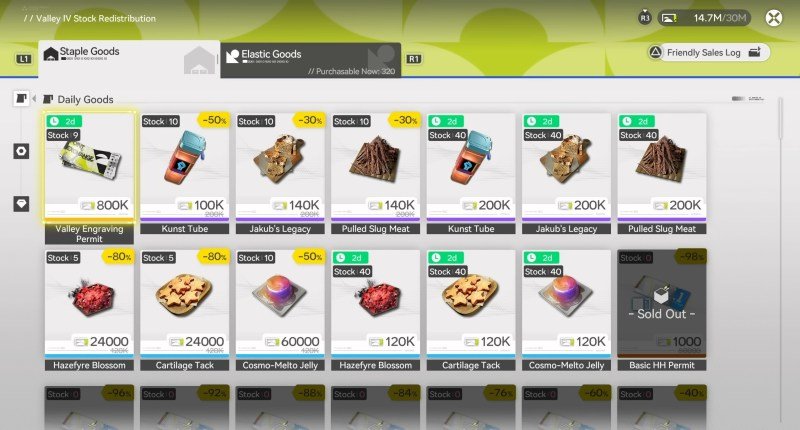Close the stock redistribution screen
800x430 pixels.
(773, 17)
